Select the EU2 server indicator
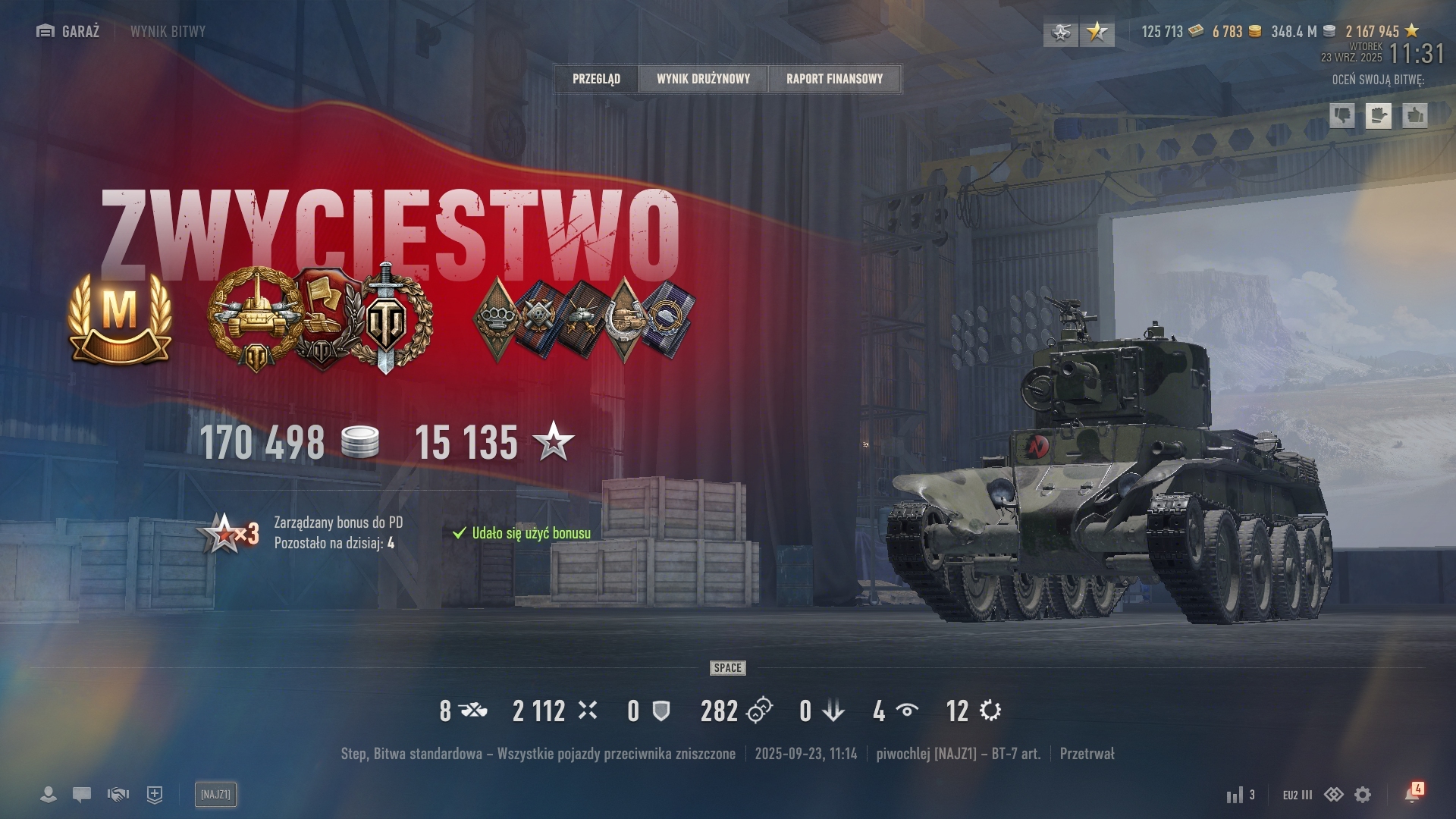 pos(1297,795)
